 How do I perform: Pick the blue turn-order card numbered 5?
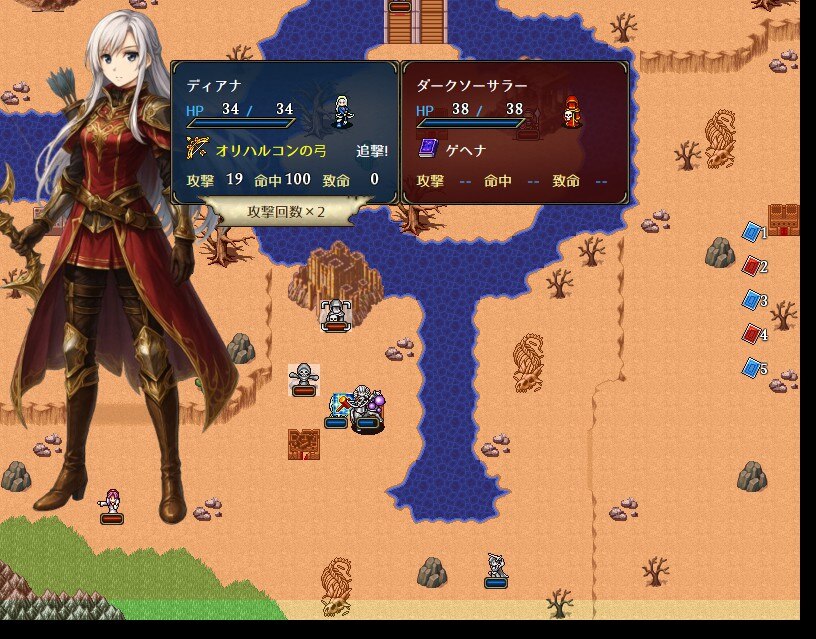(x=751, y=368)
